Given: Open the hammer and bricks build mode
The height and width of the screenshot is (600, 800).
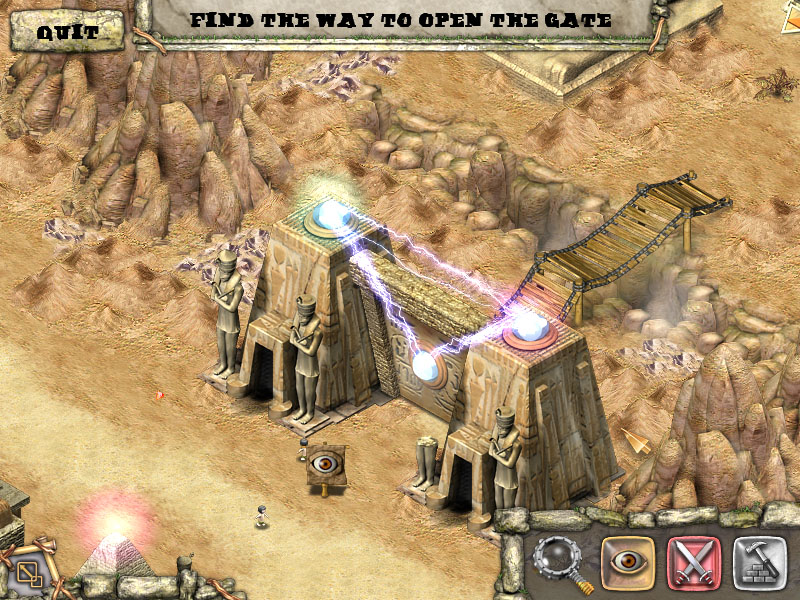Looking at the screenshot, I should (x=758, y=561).
